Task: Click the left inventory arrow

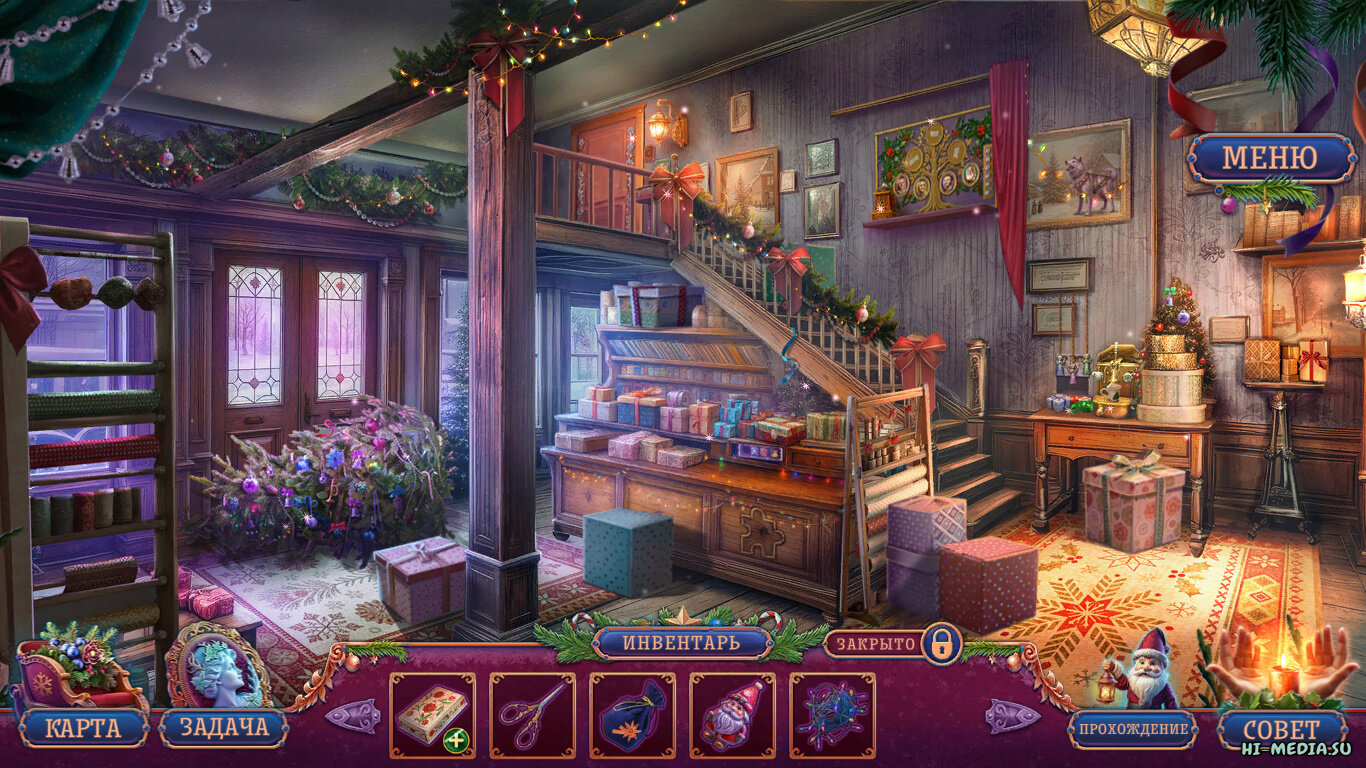Action: 352,716
